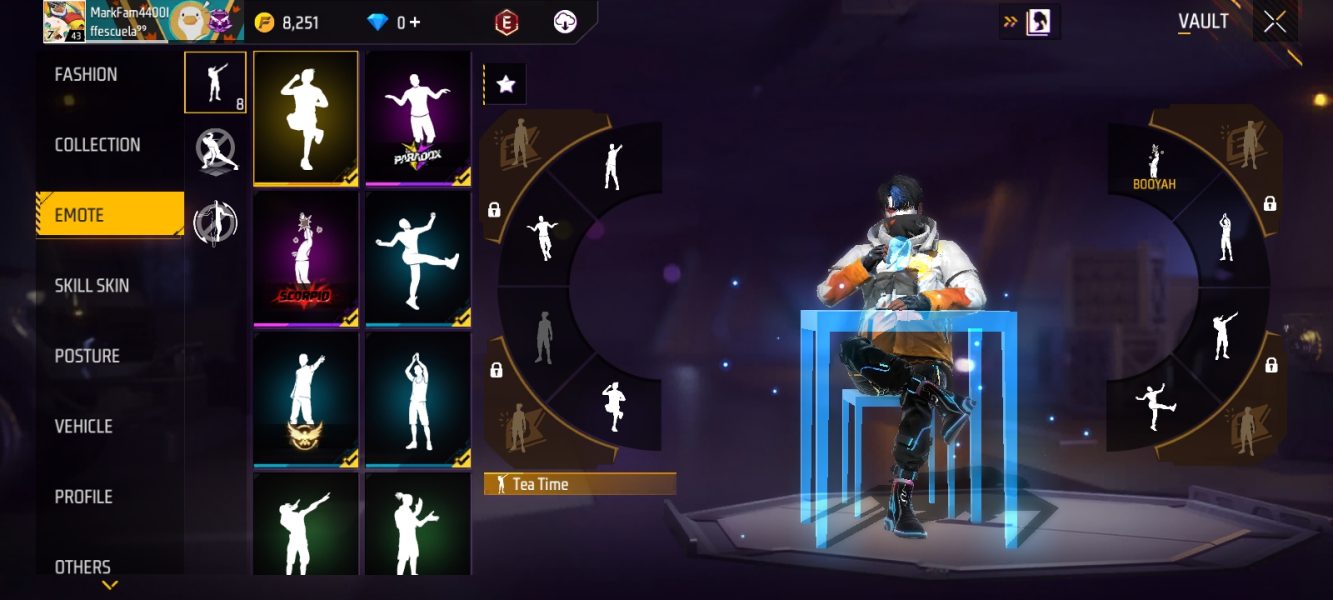Image resolution: width=1333 pixels, height=600 pixels.
Task: Switch to the Vehicle category
Action: pos(83,426)
